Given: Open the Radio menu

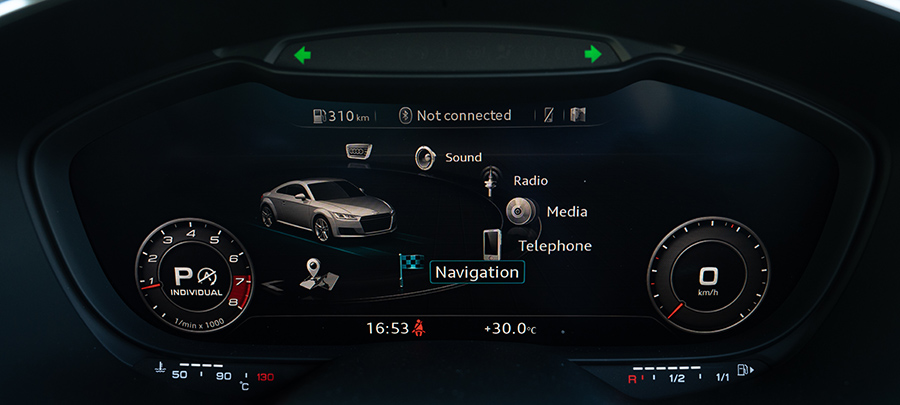Looking at the screenshot, I should [530, 181].
